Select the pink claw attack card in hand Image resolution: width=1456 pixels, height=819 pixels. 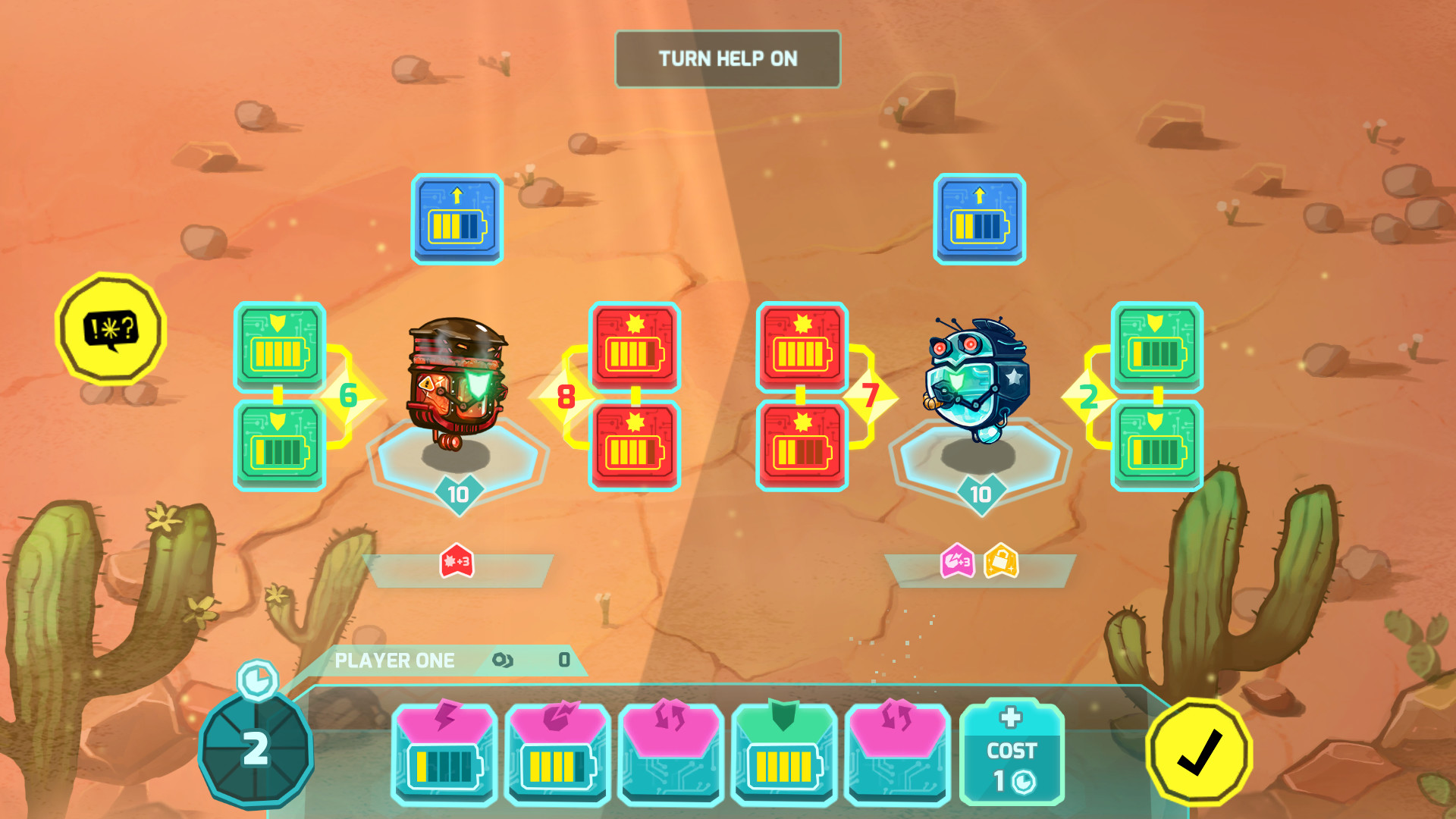(557, 751)
